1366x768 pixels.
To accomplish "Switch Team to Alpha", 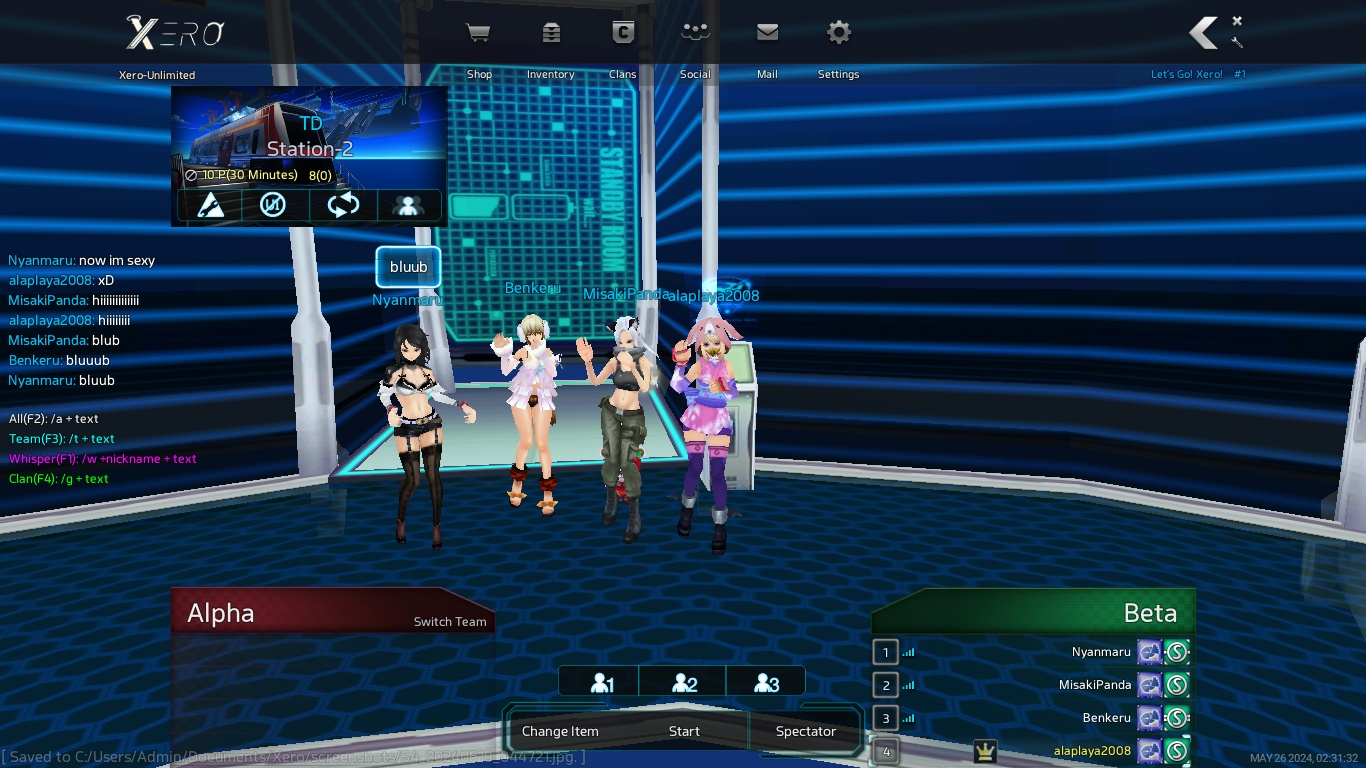I will [450, 621].
